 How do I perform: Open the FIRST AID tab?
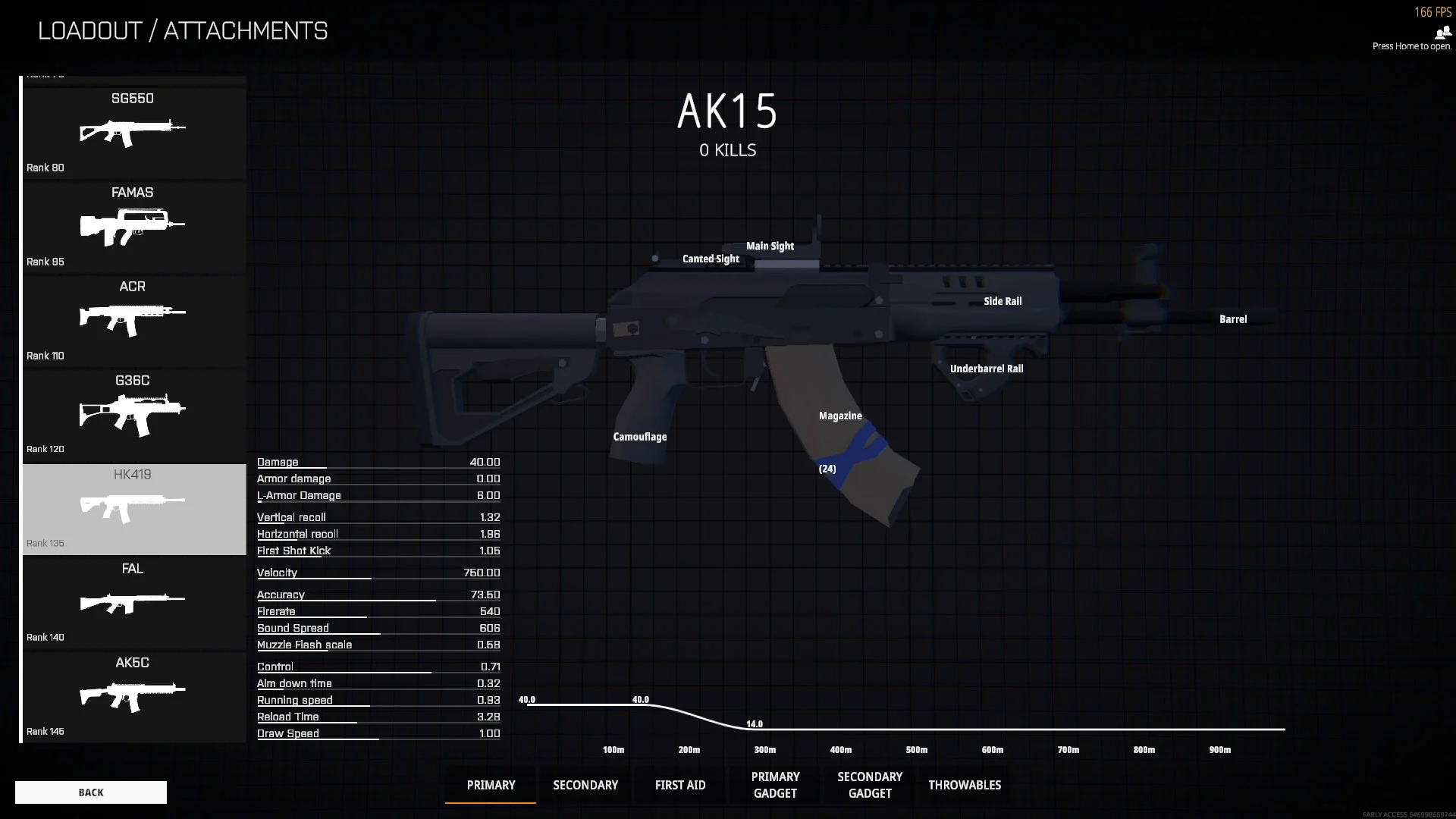pyautogui.click(x=679, y=785)
